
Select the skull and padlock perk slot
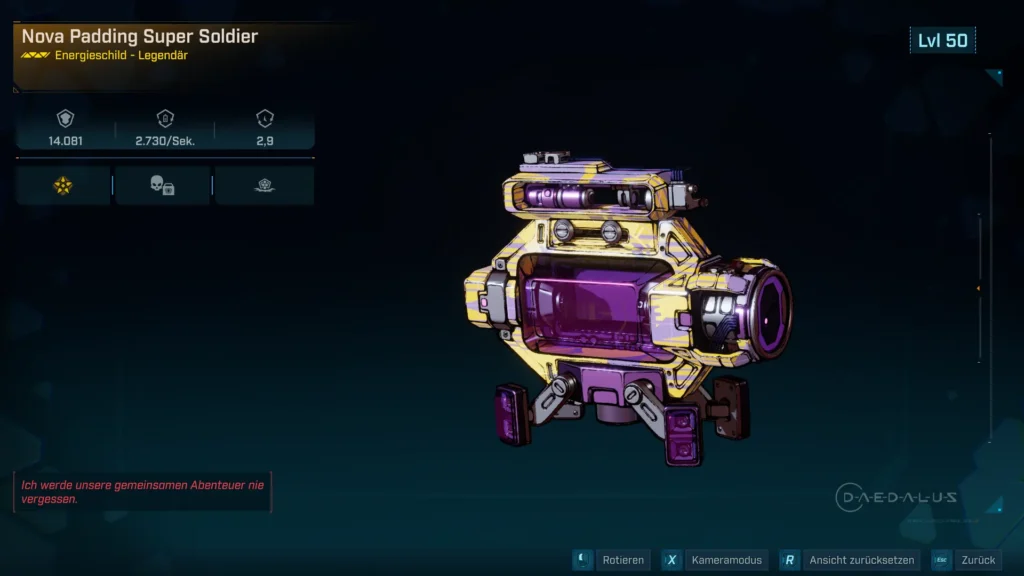[163, 185]
